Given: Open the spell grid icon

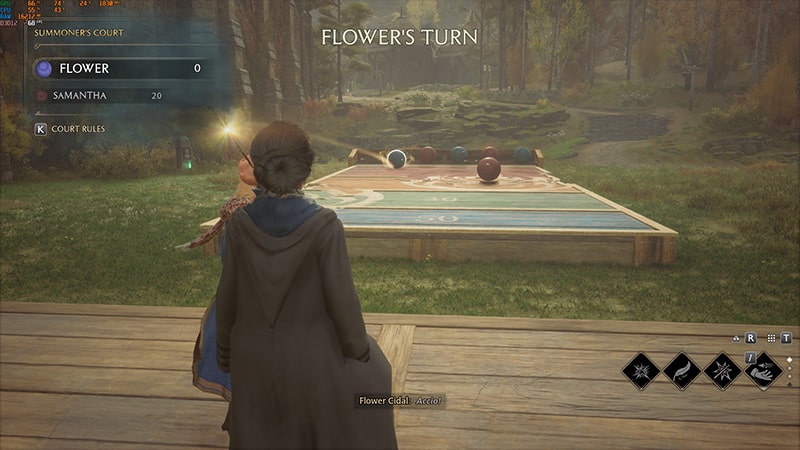Looking at the screenshot, I should [x=767, y=338].
